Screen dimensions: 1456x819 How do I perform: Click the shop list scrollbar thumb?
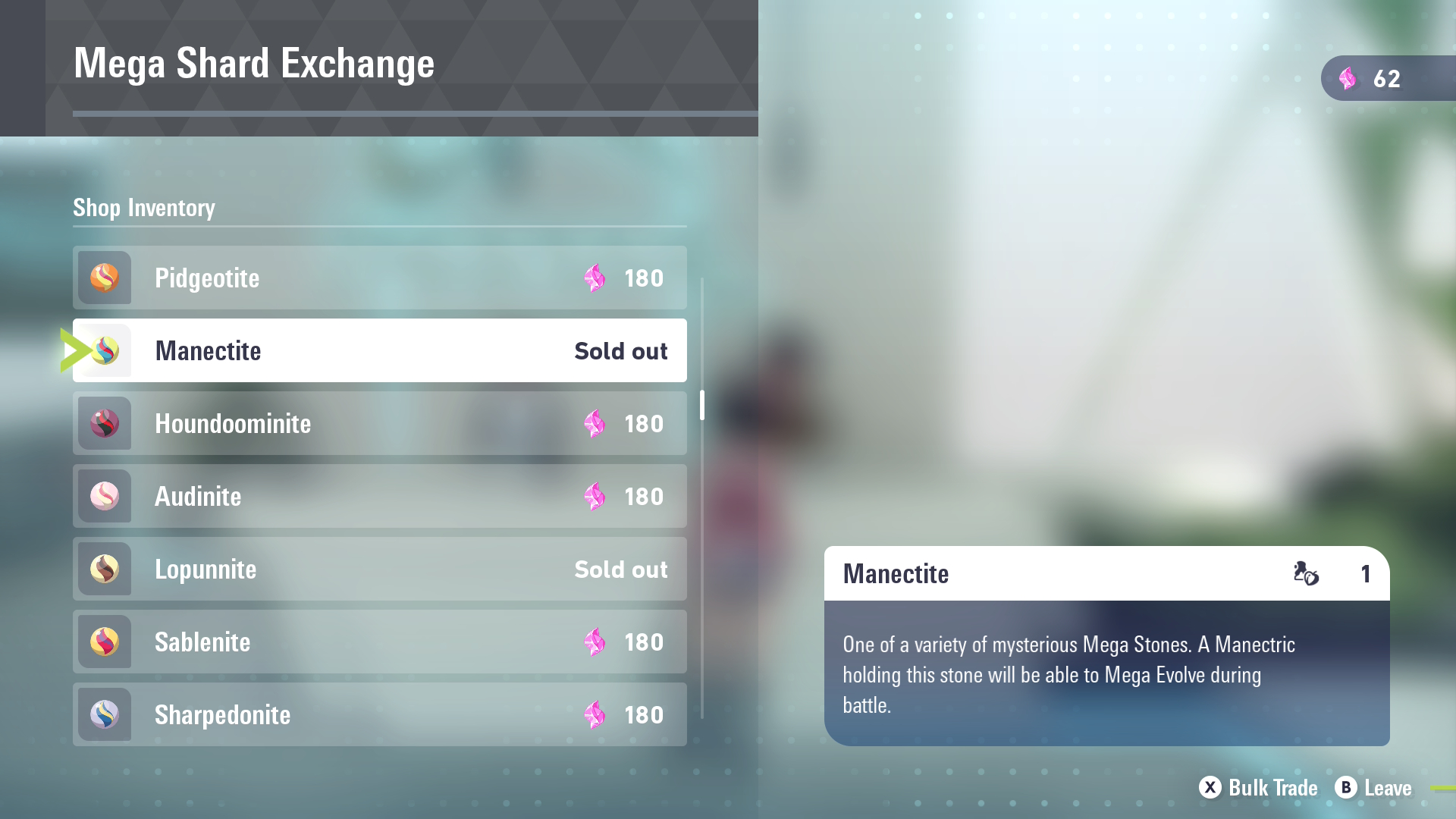coord(702,405)
